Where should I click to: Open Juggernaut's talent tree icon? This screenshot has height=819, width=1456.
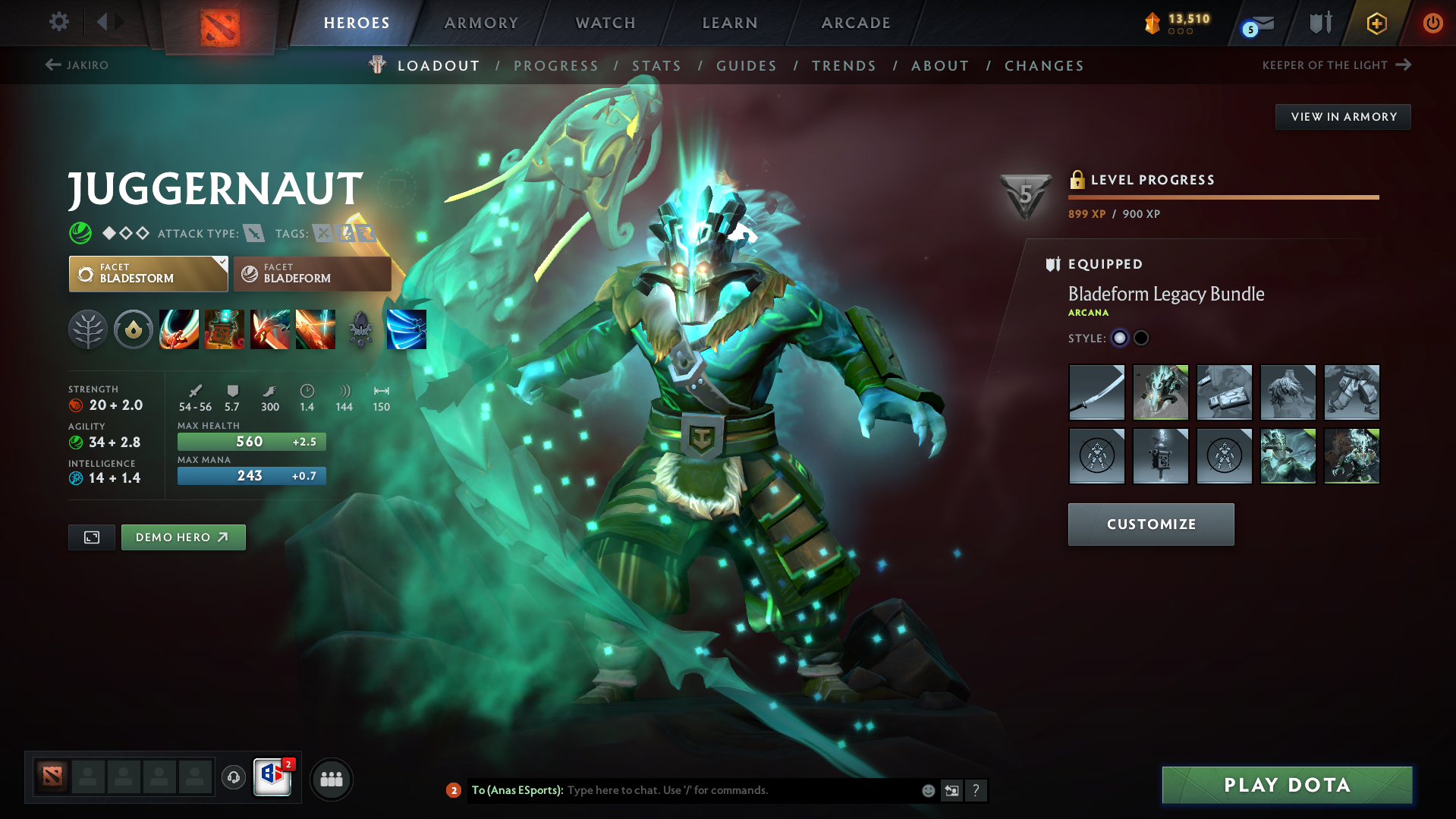88,329
